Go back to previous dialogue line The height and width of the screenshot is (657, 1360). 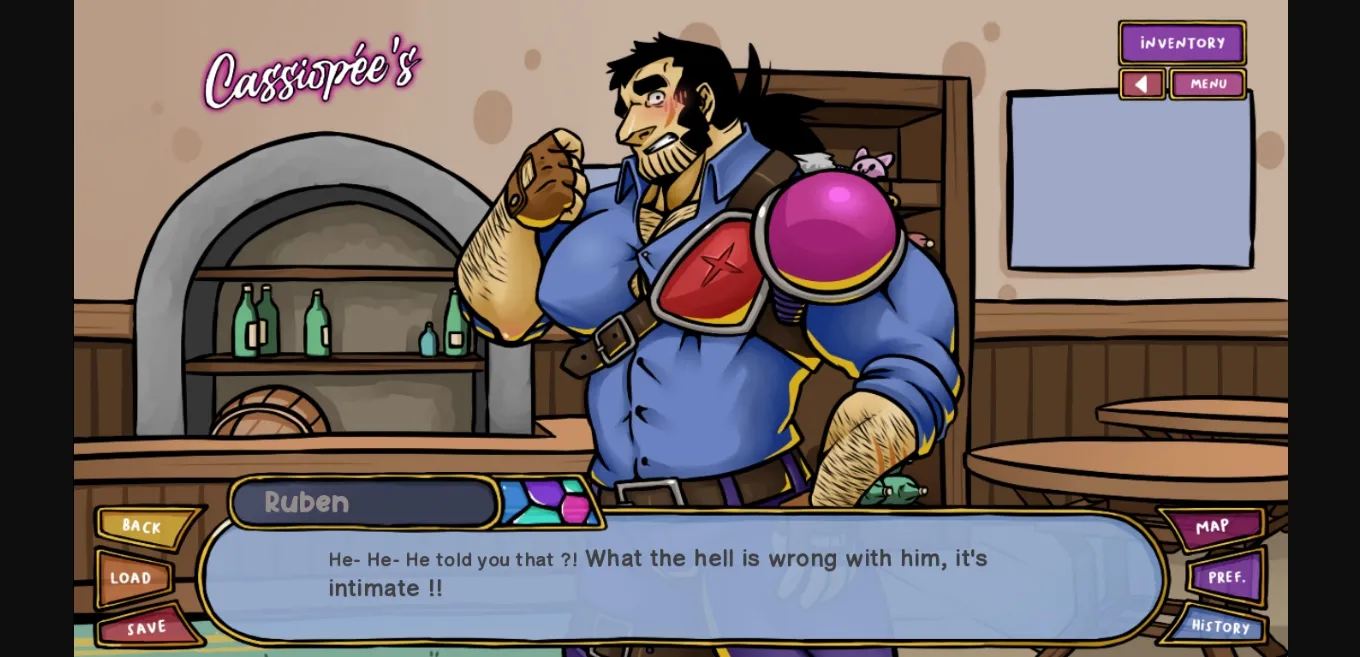tap(143, 527)
